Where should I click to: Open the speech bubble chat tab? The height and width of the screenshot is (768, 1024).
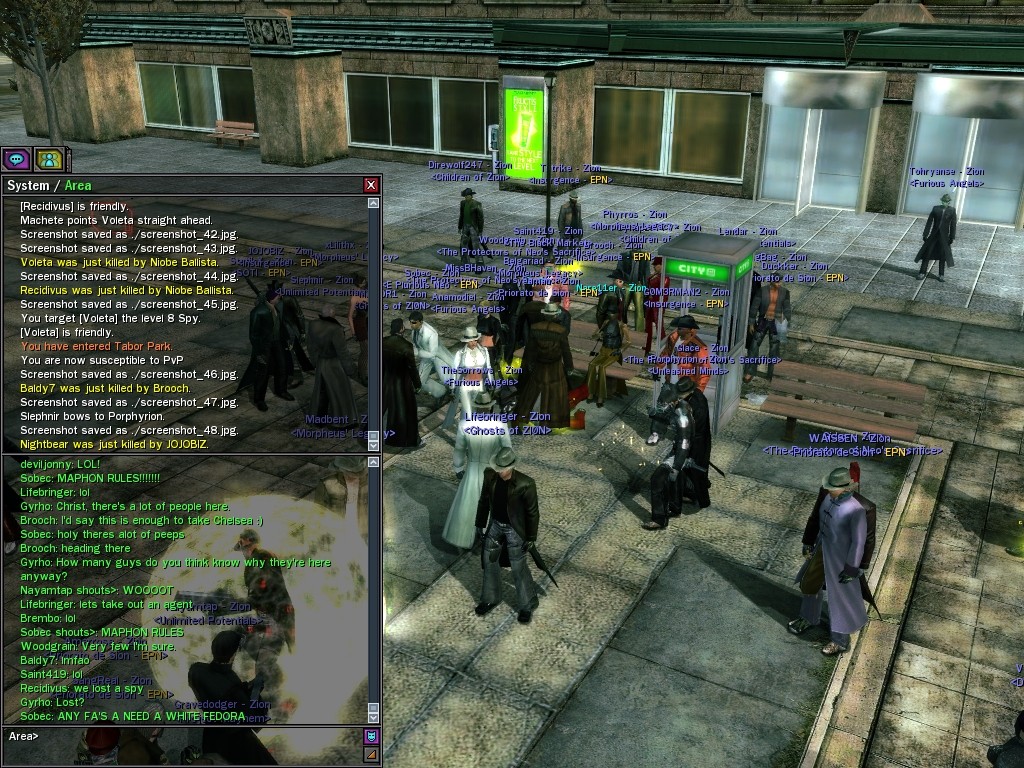15,159
